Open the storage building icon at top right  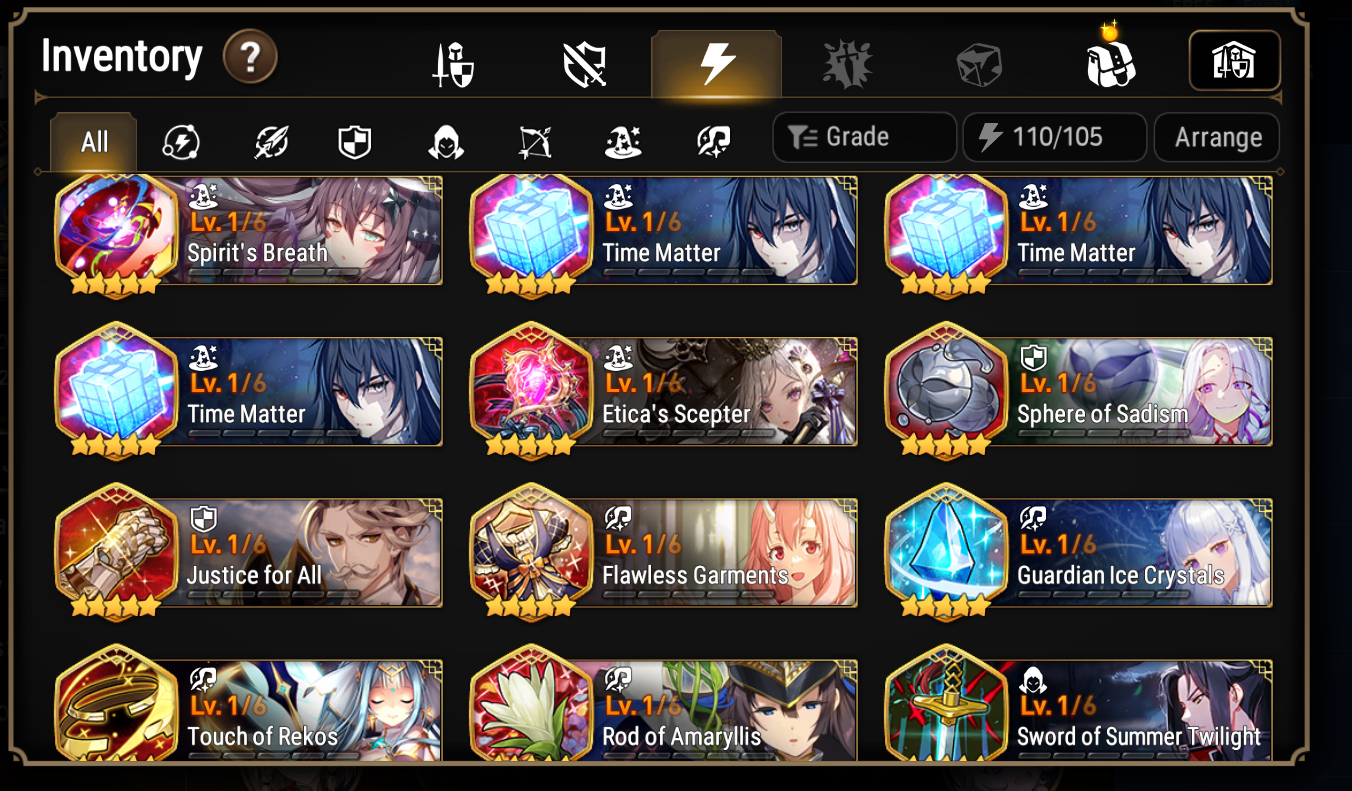(1234, 60)
